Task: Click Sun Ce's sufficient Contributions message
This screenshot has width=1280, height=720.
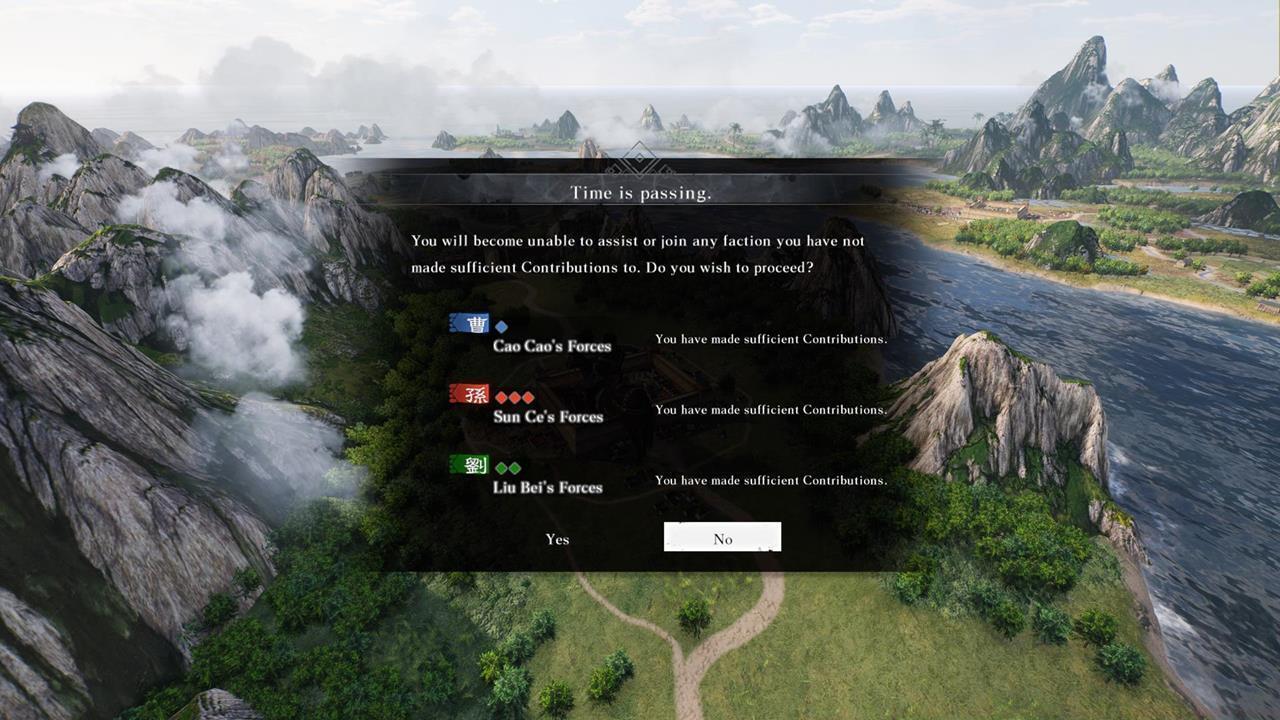Action: click(771, 410)
